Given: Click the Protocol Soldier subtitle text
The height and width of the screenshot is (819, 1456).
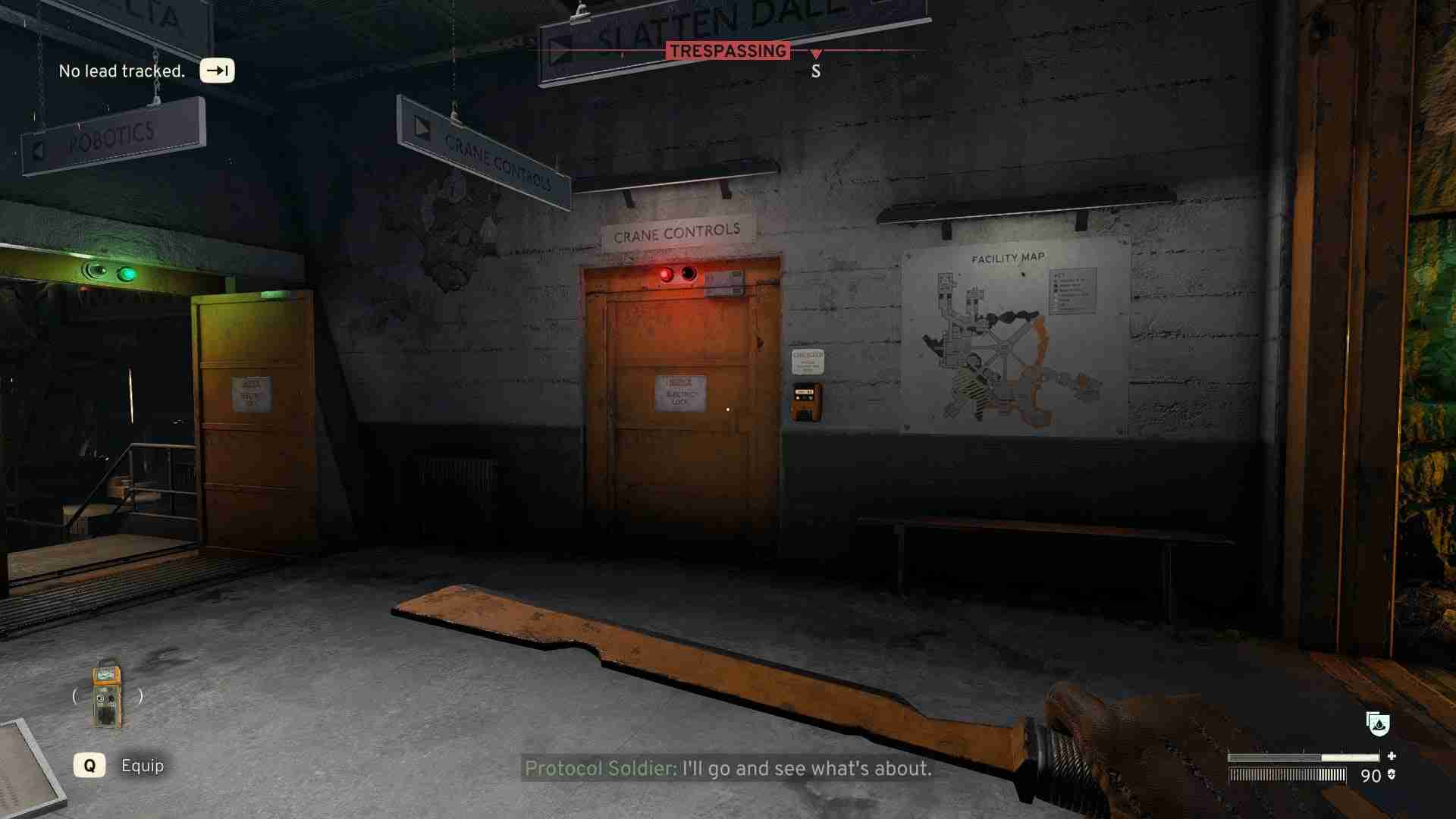Looking at the screenshot, I should (x=726, y=770).
